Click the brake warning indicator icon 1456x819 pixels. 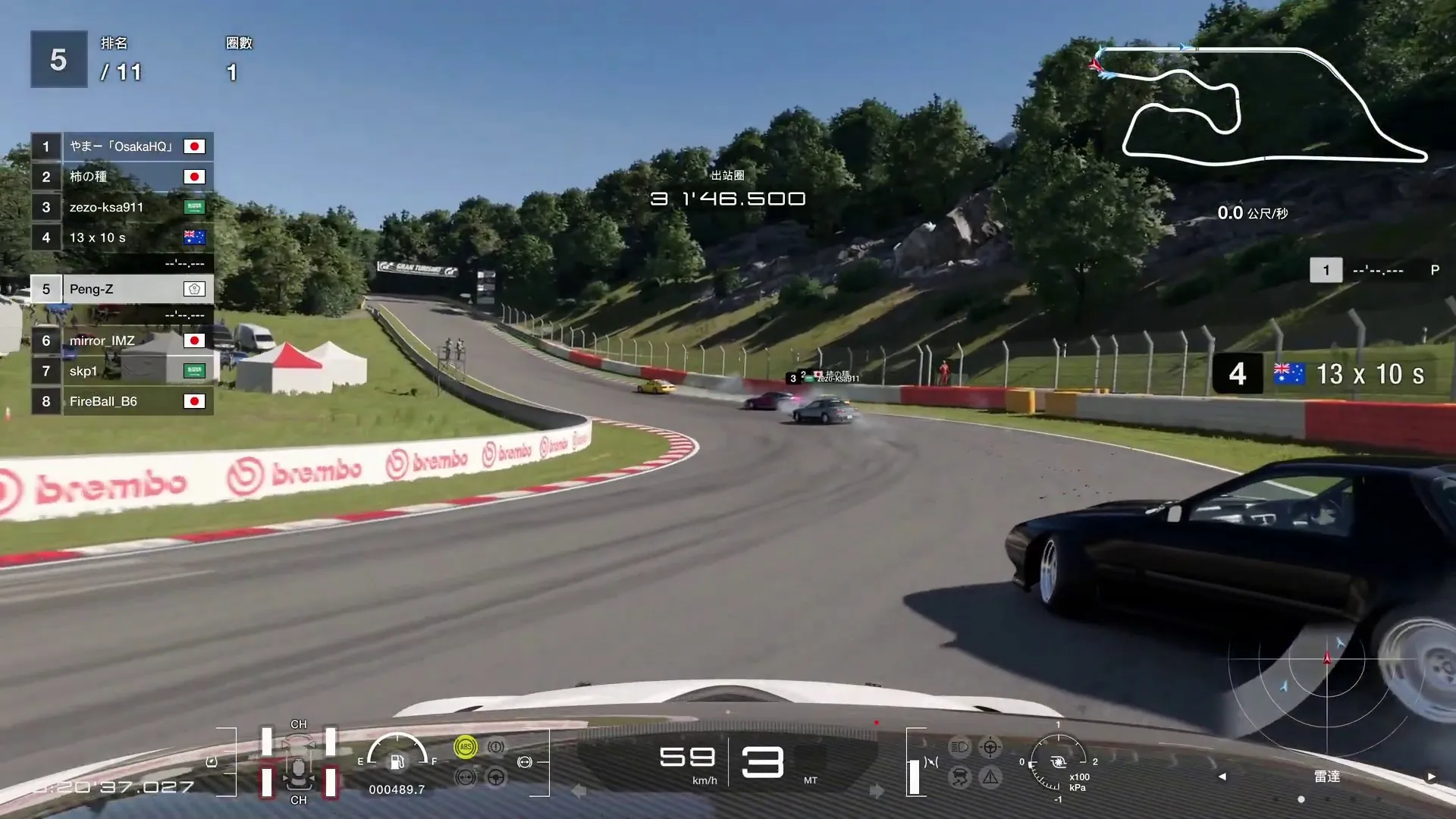pyautogui.click(x=496, y=746)
